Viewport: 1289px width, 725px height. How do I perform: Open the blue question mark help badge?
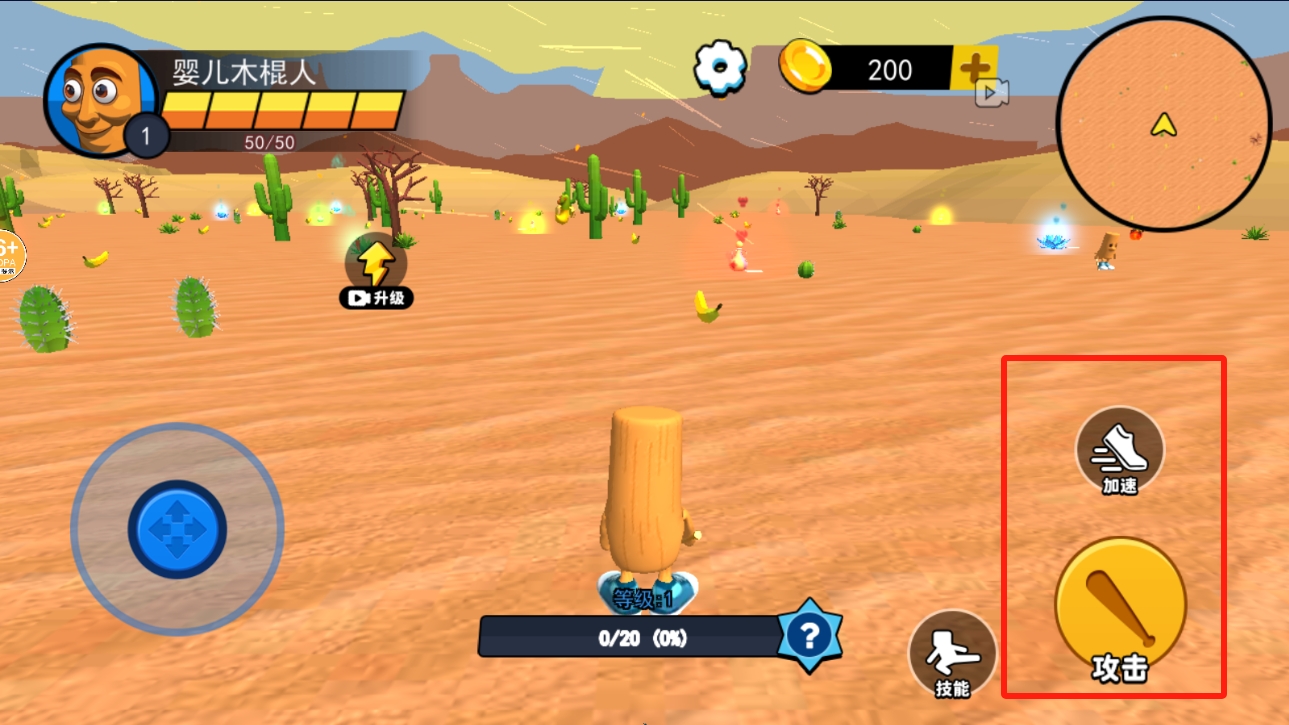(810, 635)
